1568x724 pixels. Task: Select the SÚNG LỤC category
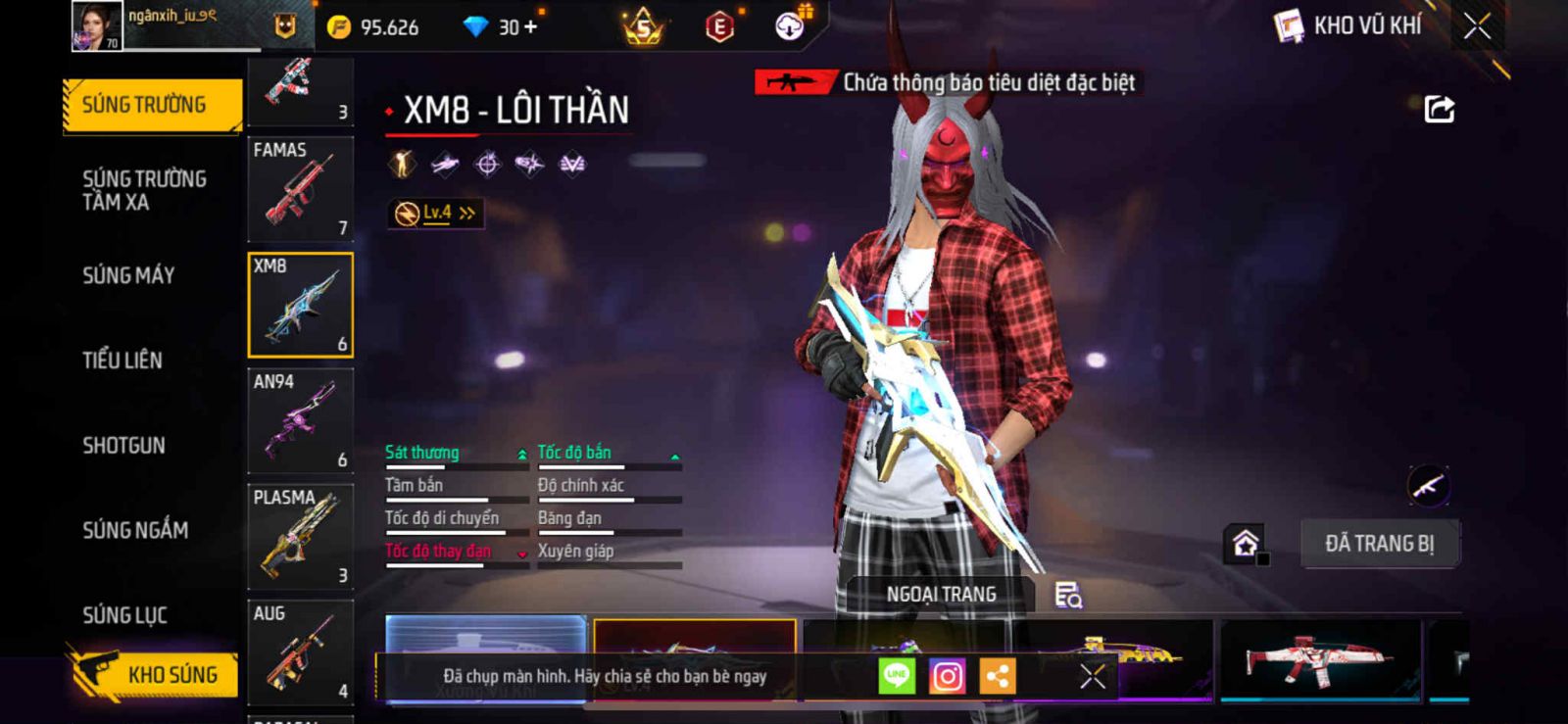click(124, 615)
